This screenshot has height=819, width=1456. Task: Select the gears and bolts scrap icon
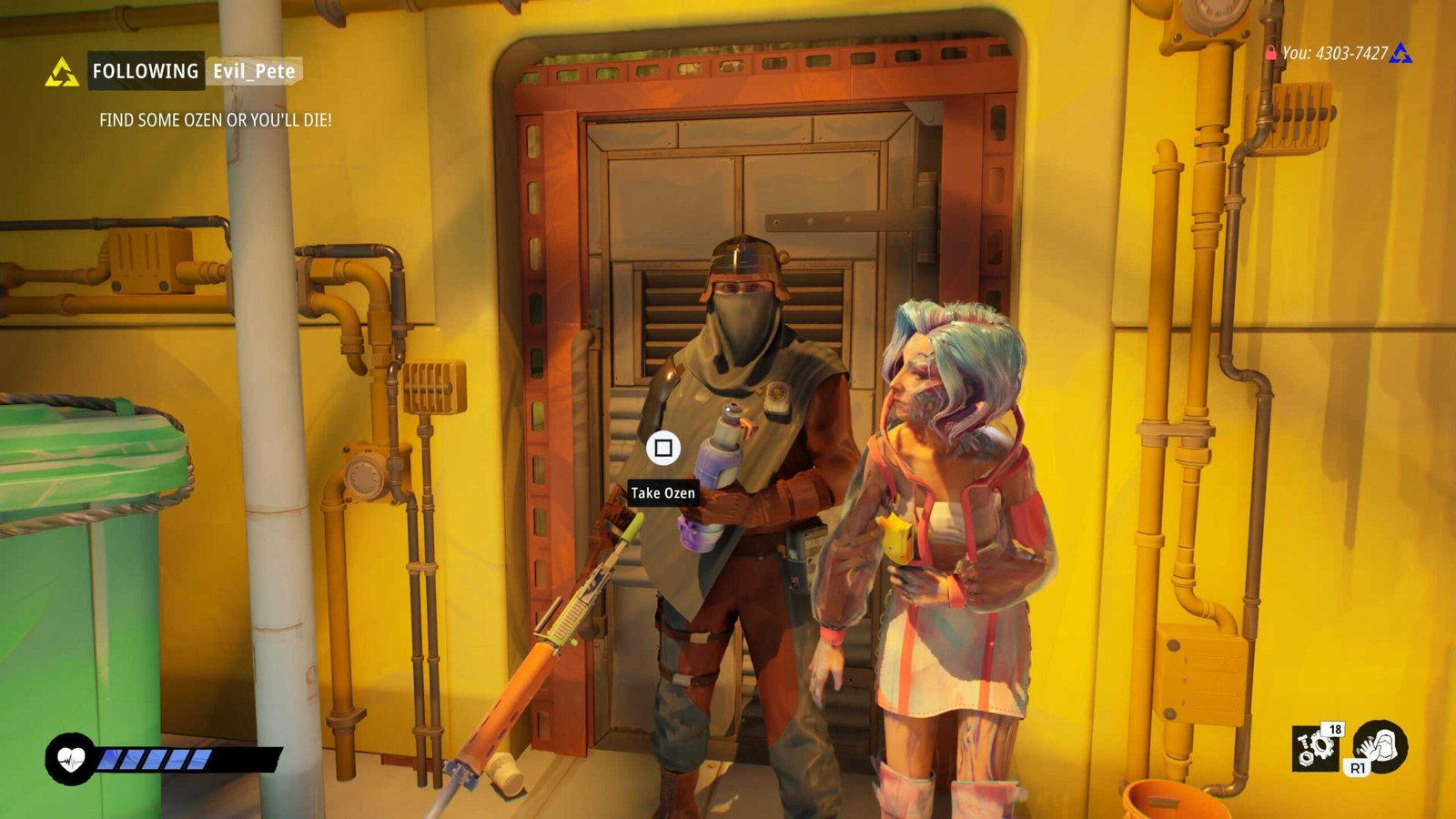coord(1316,747)
